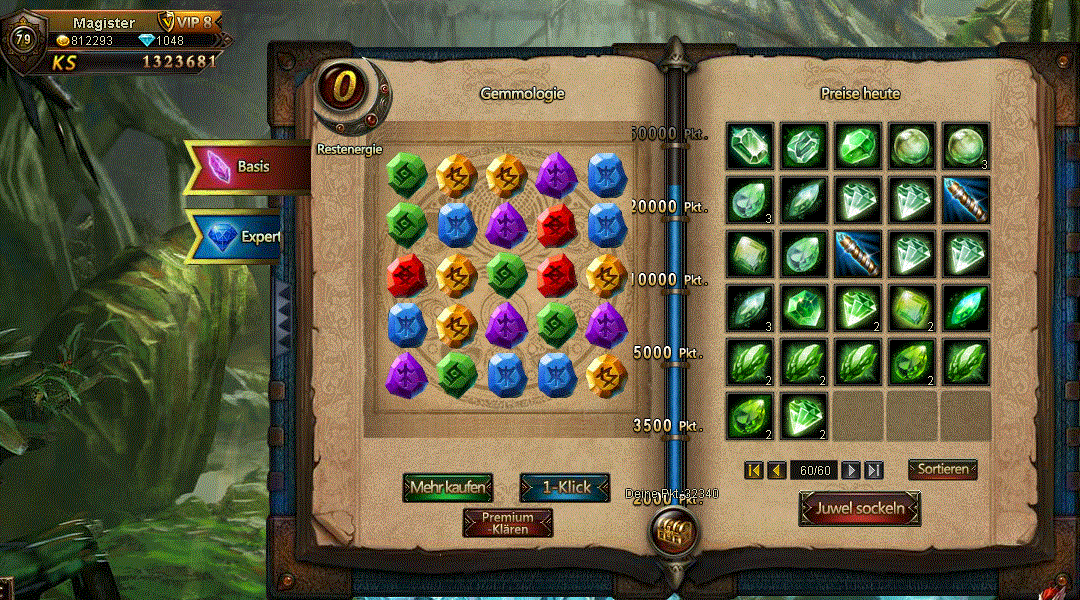Open the VIP 8 badge
Viewport: 1080px width, 600px height.
186,22
